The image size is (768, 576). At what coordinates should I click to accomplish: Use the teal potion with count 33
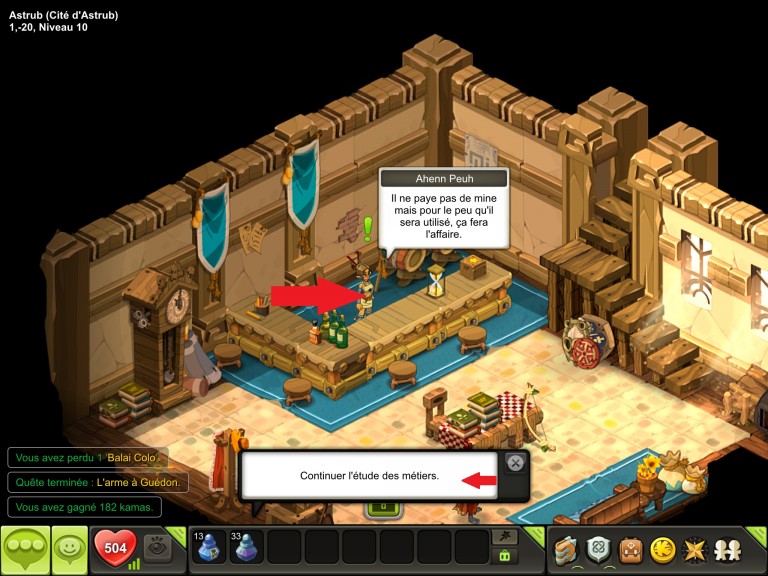(x=246, y=548)
